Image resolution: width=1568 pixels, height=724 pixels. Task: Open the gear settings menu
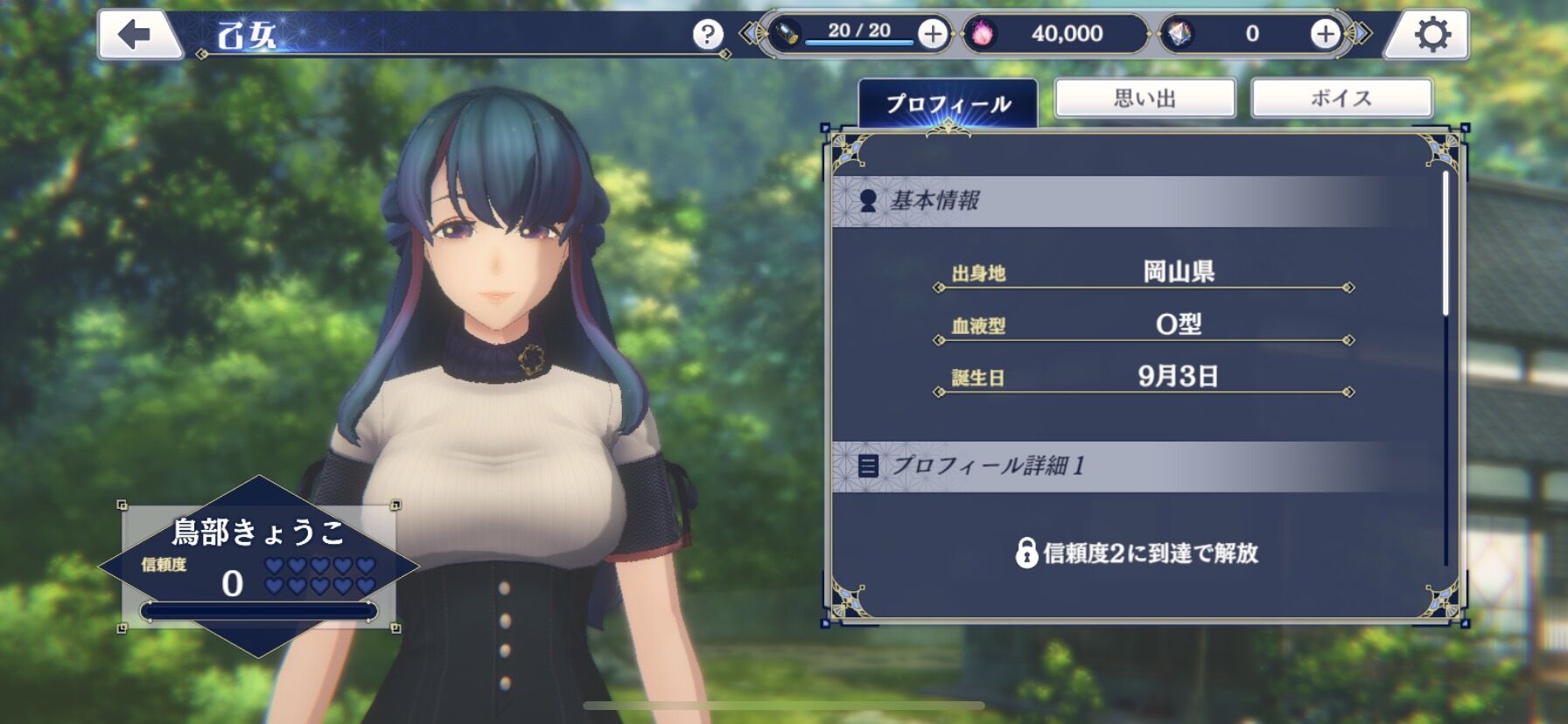point(1431,35)
